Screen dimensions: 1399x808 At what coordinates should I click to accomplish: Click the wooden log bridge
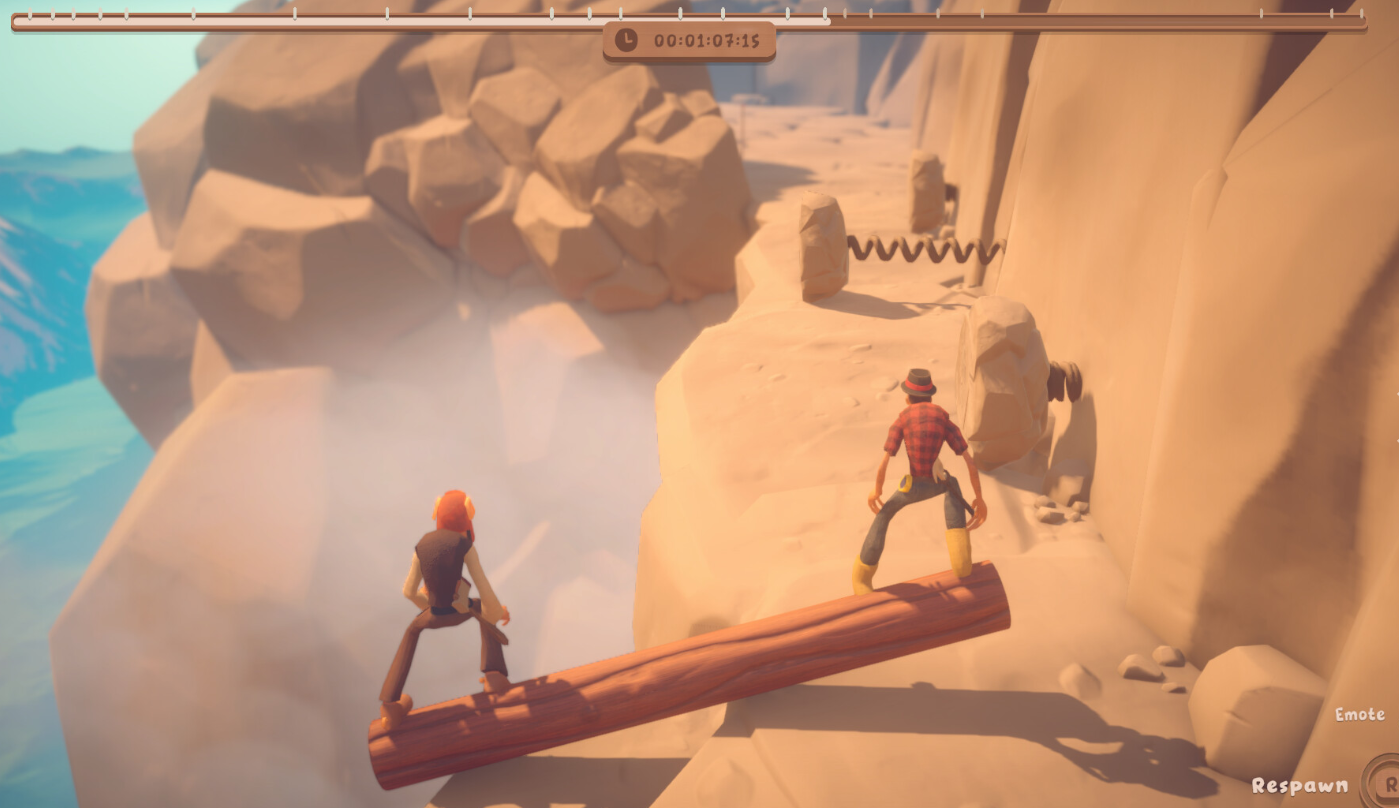click(x=700, y=660)
